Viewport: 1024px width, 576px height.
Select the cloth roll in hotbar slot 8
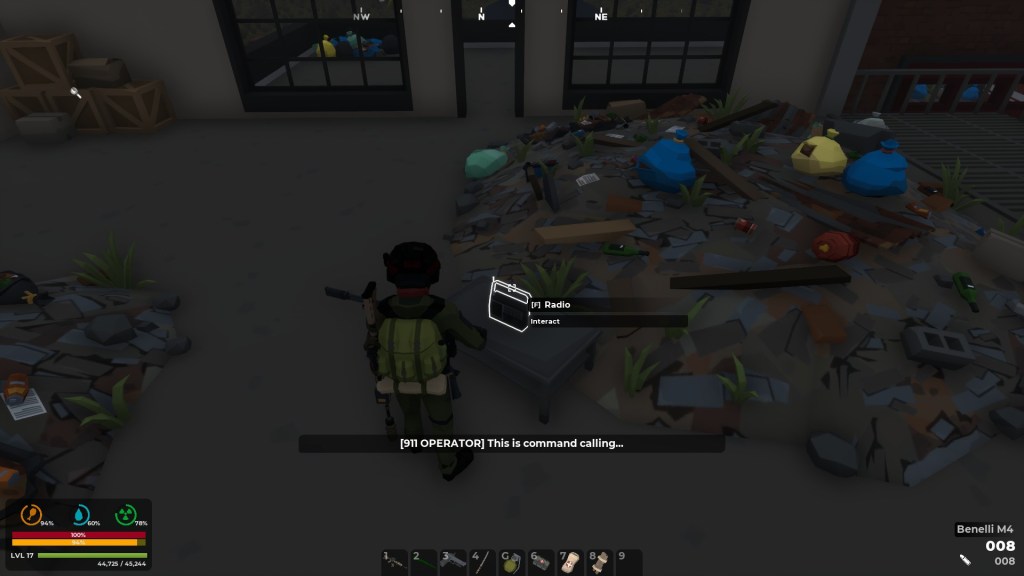pos(600,561)
